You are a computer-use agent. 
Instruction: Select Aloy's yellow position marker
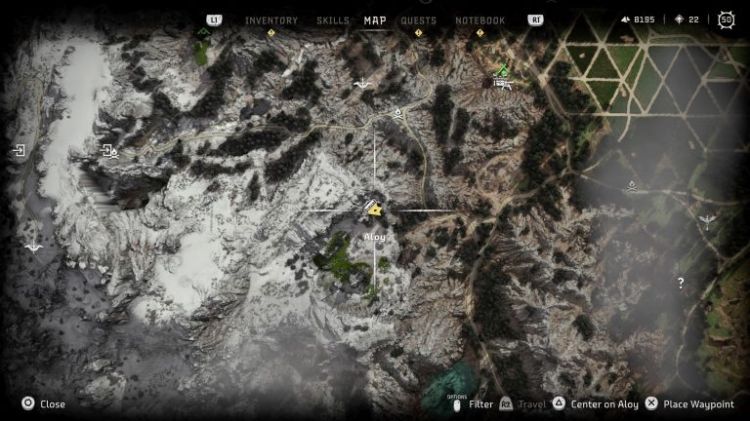tap(375, 210)
